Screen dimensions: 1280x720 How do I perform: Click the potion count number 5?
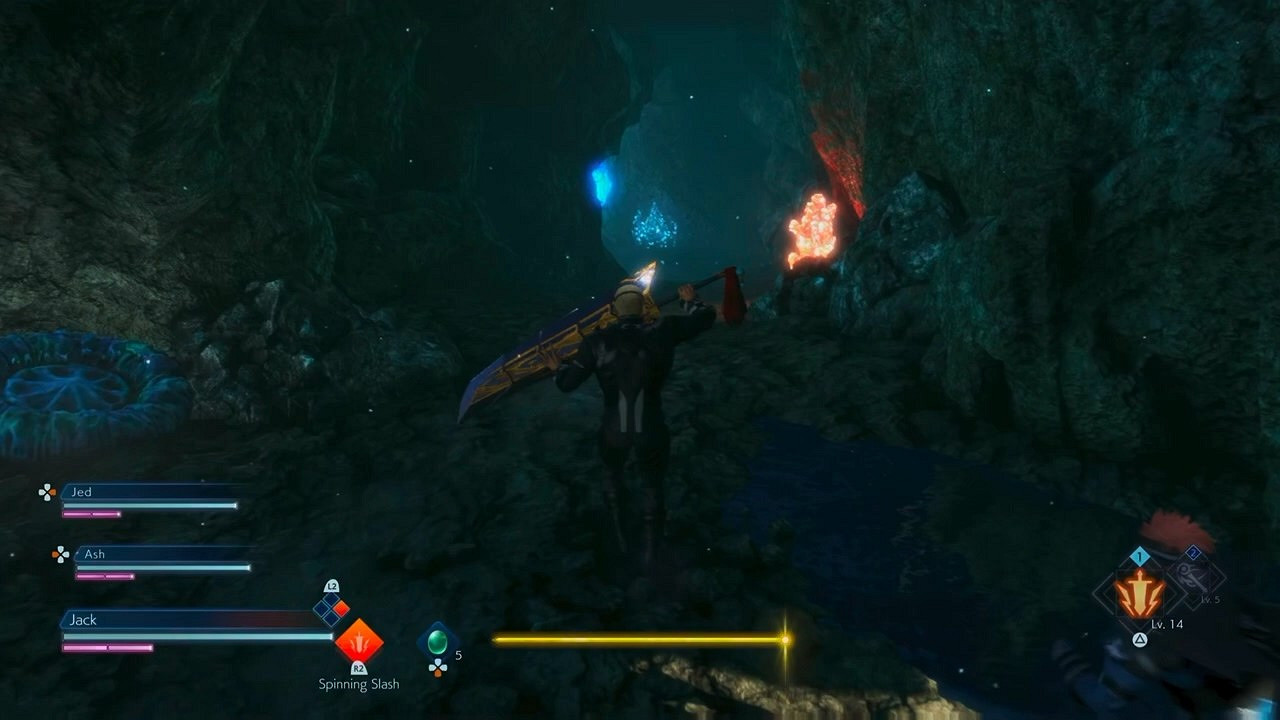[458, 654]
